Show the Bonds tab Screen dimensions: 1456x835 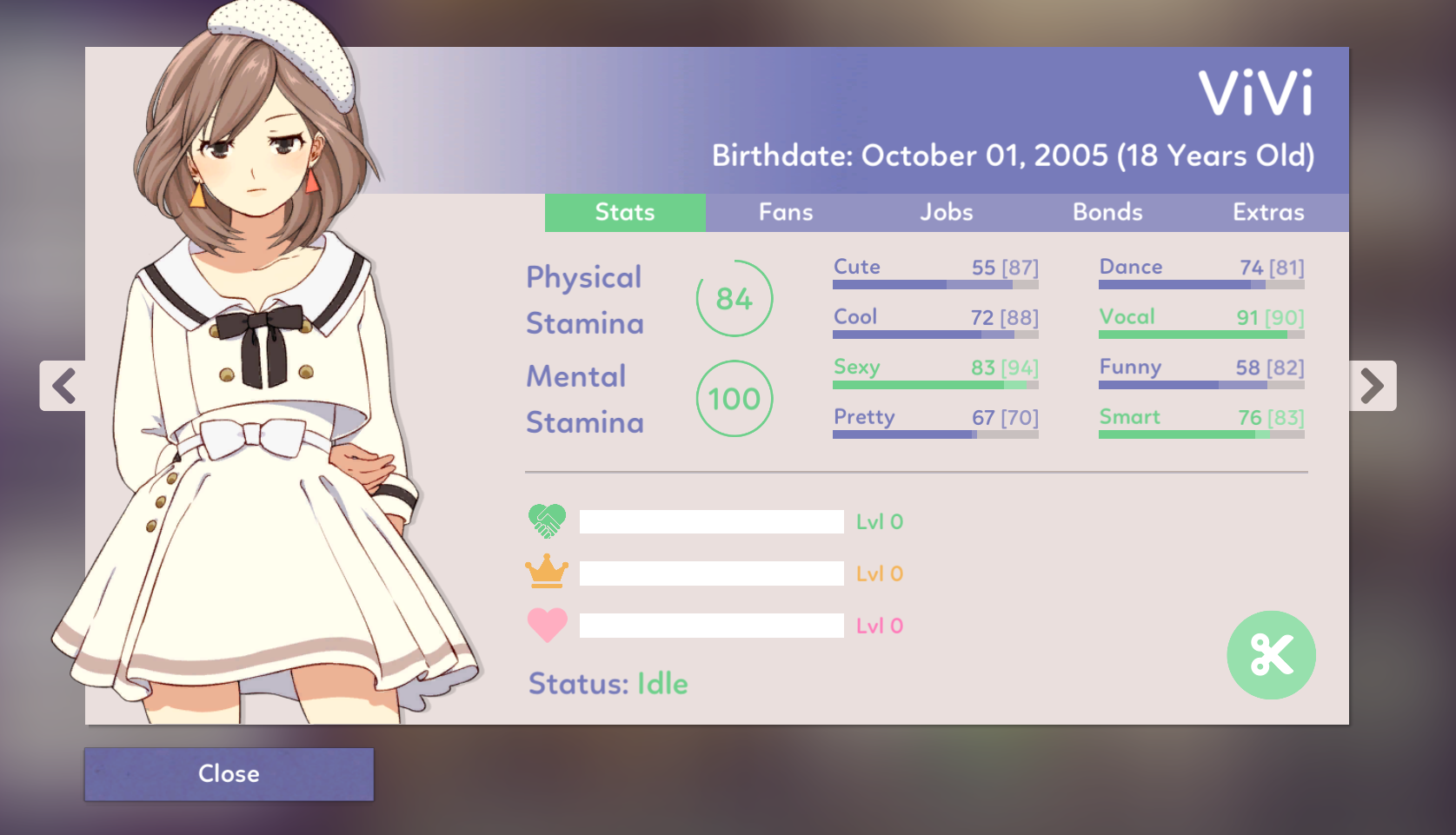tap(1107, 213)
